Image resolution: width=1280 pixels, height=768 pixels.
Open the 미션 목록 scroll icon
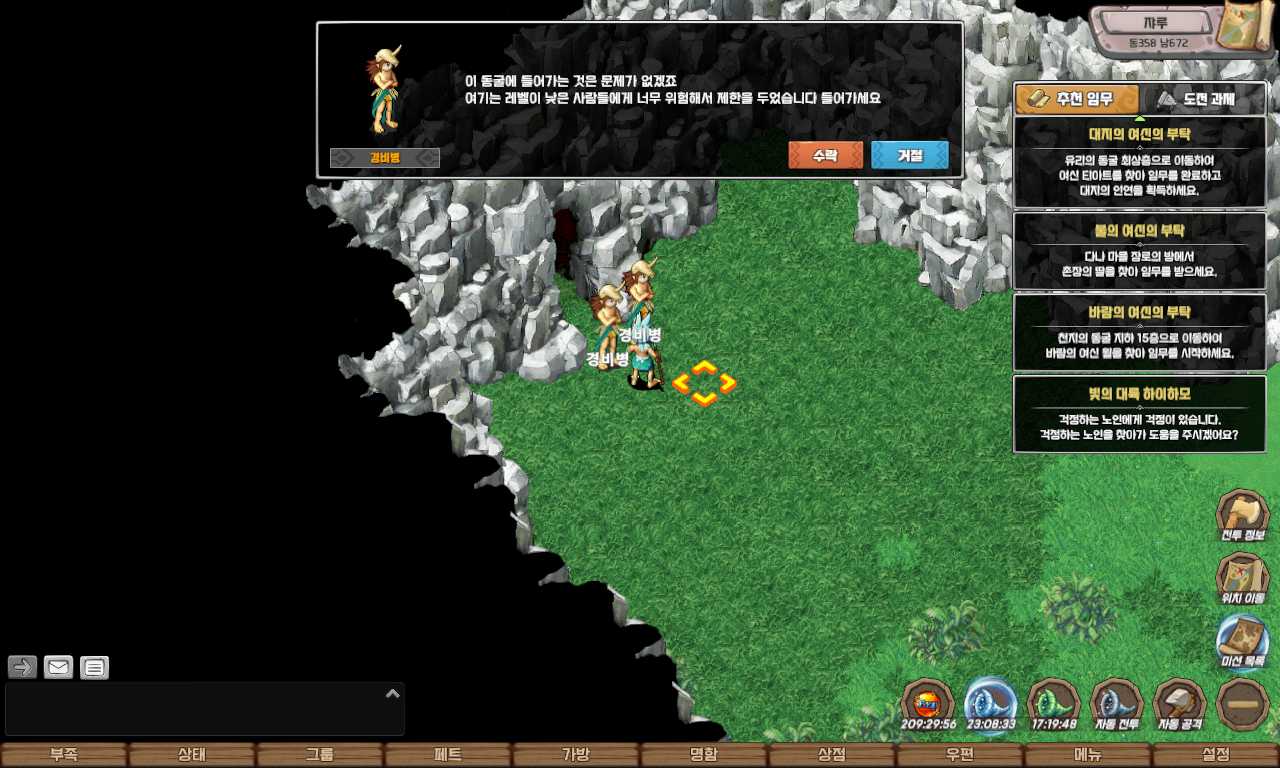(1241, 641)
